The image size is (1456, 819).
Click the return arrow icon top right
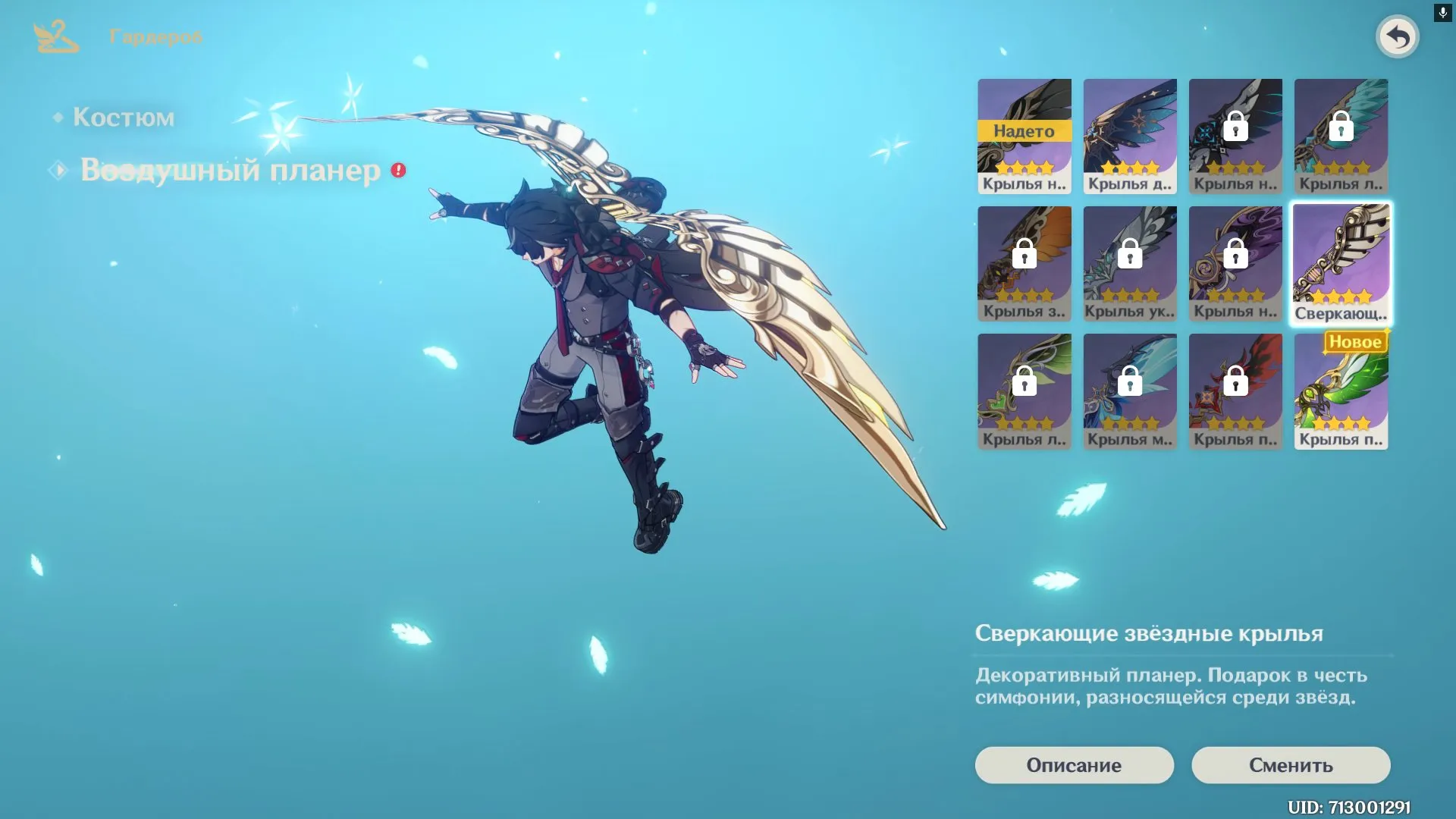click(x=1398, y=36)
